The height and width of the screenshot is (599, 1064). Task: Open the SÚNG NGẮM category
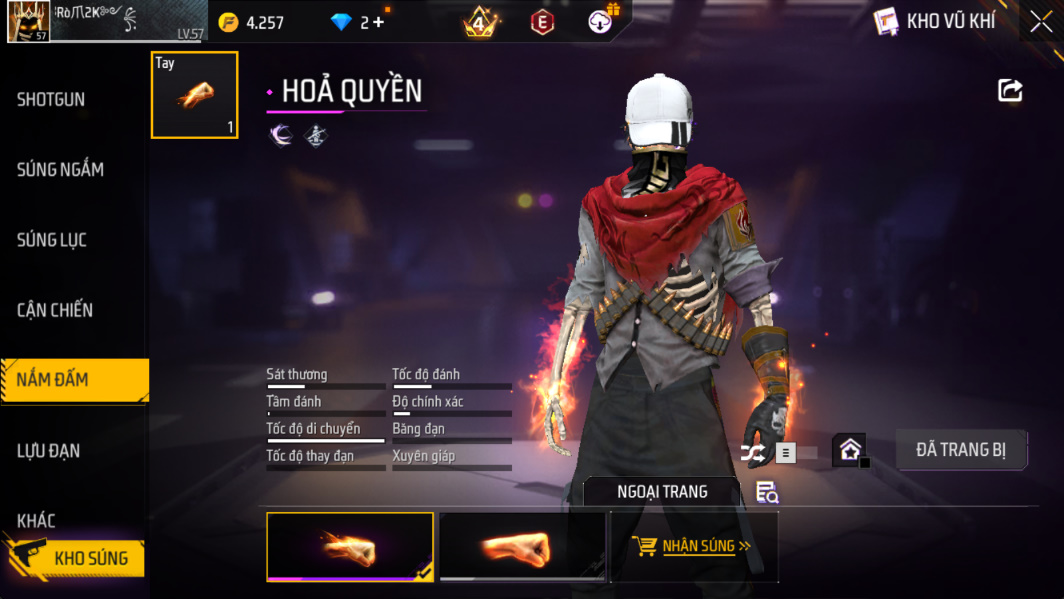click(60, 170)
